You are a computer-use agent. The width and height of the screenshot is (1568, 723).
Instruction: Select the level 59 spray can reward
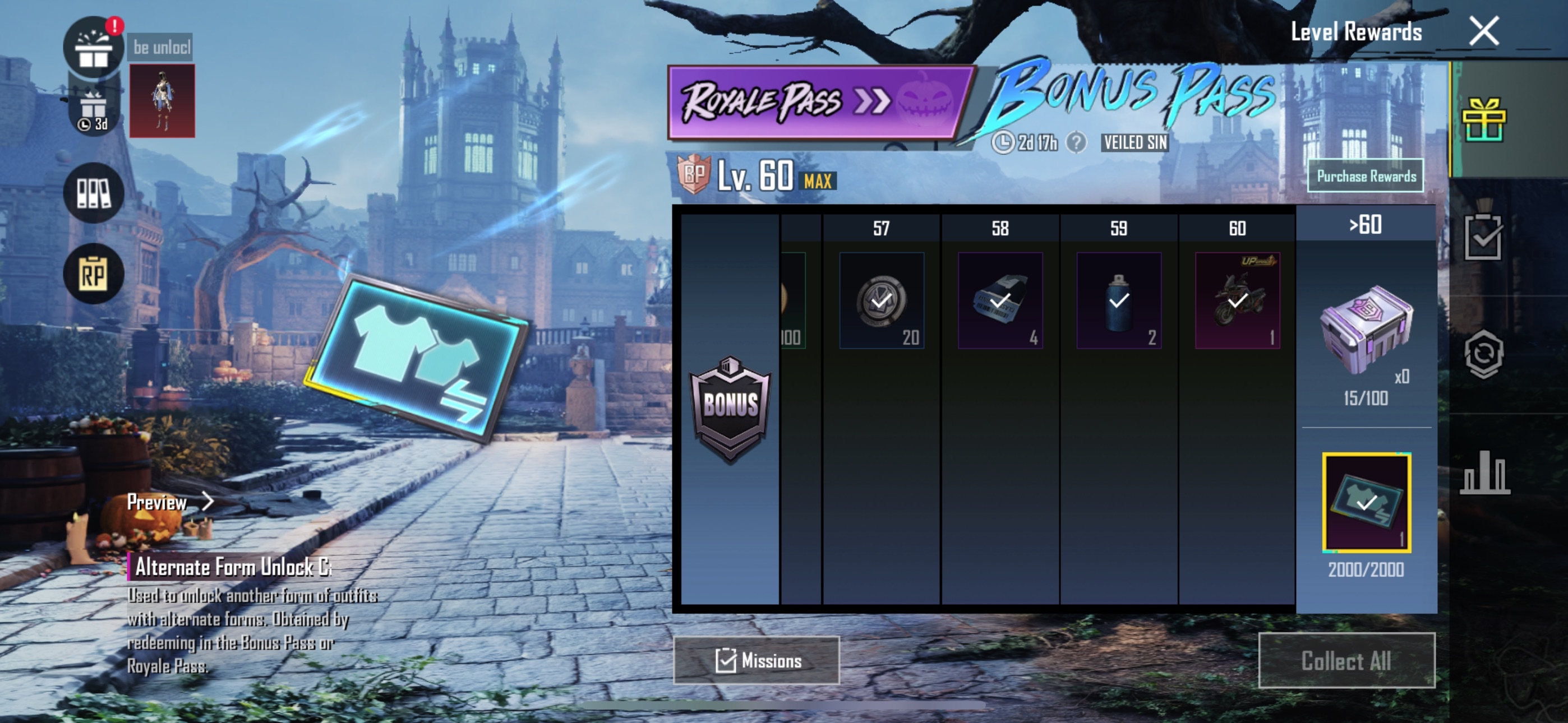(1118, 300)
